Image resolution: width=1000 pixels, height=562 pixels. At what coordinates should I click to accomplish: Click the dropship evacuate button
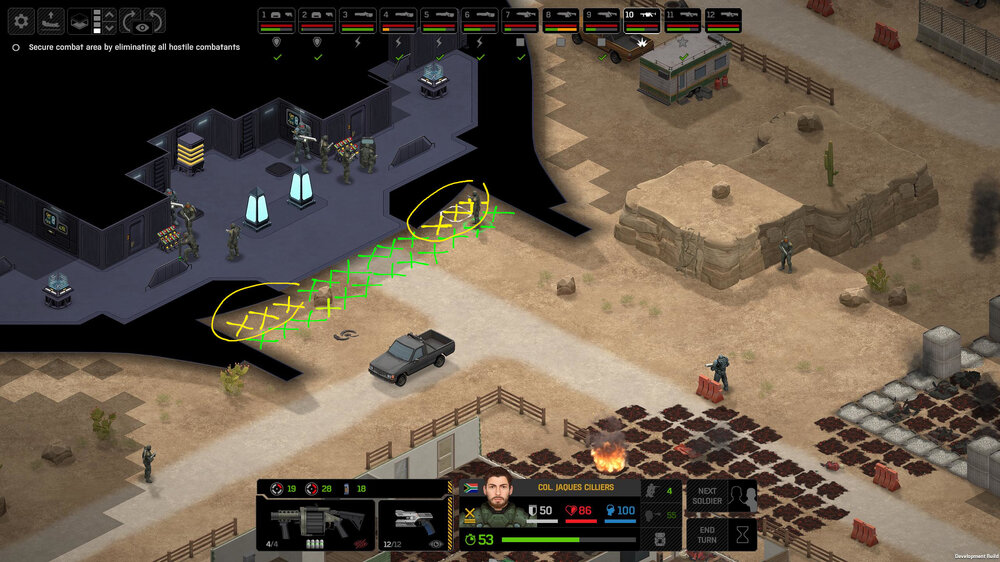pos(50,19)
